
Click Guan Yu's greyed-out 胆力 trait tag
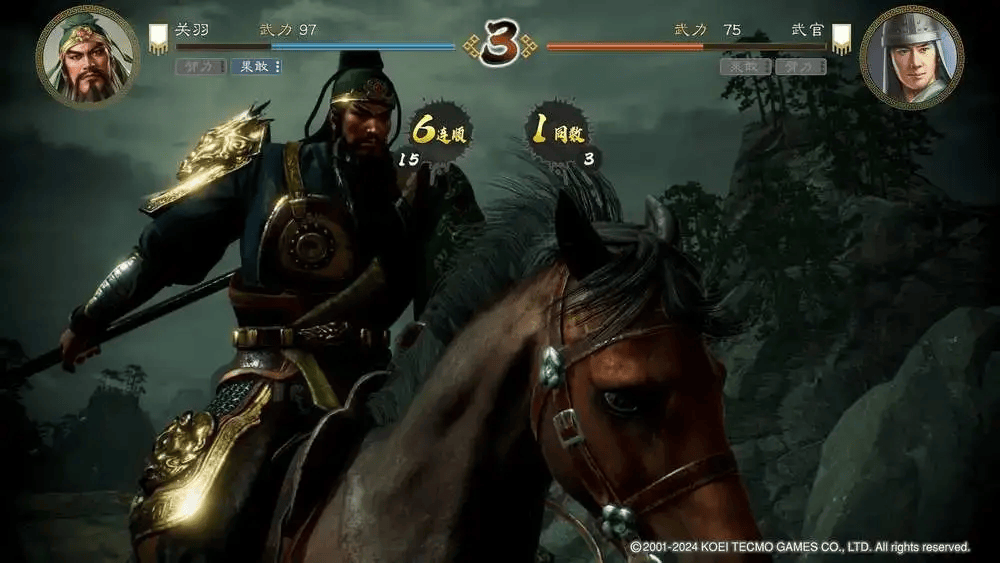(x=200, y=67)
